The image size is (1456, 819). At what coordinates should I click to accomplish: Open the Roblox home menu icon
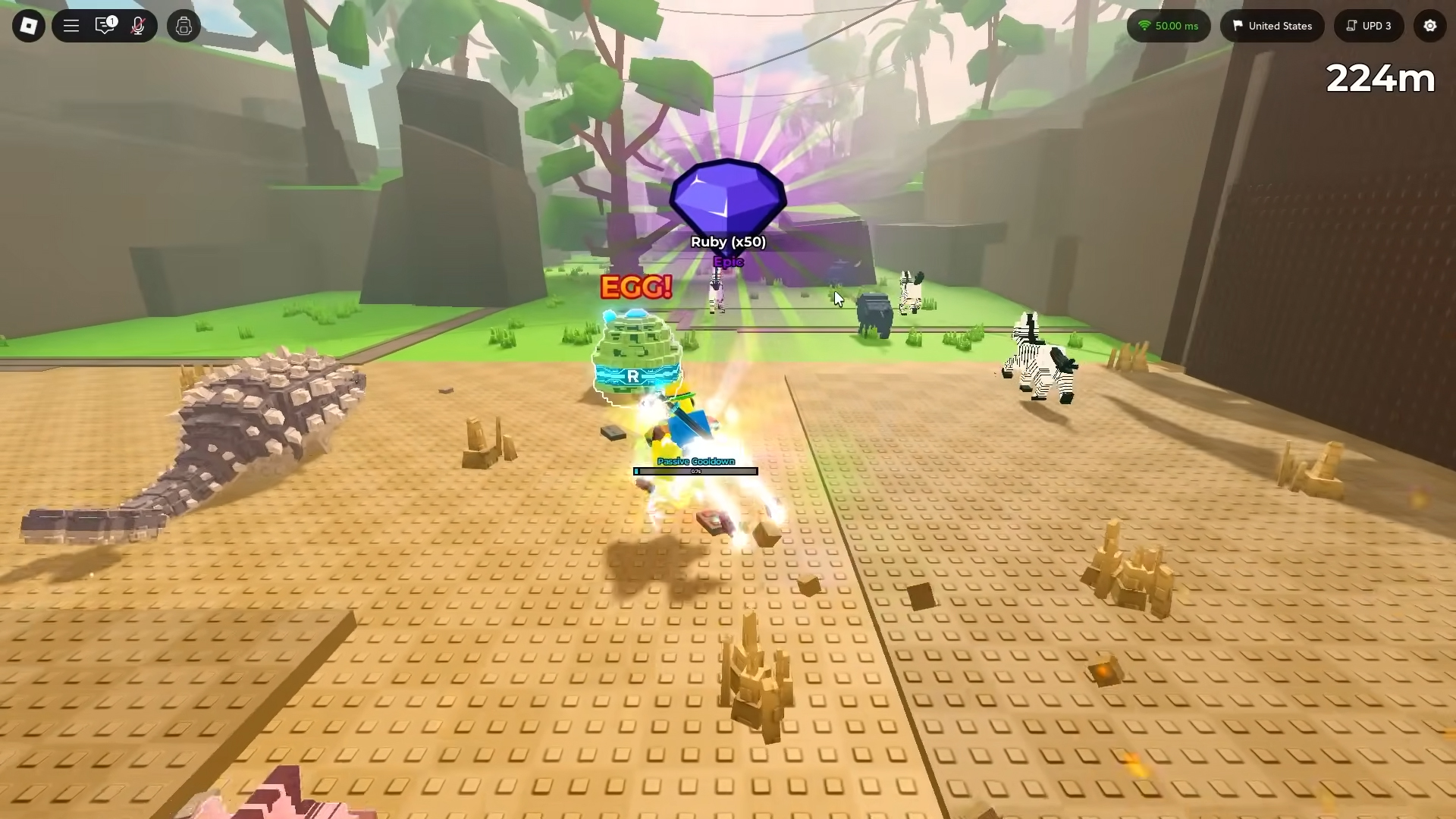click(28, 25)
